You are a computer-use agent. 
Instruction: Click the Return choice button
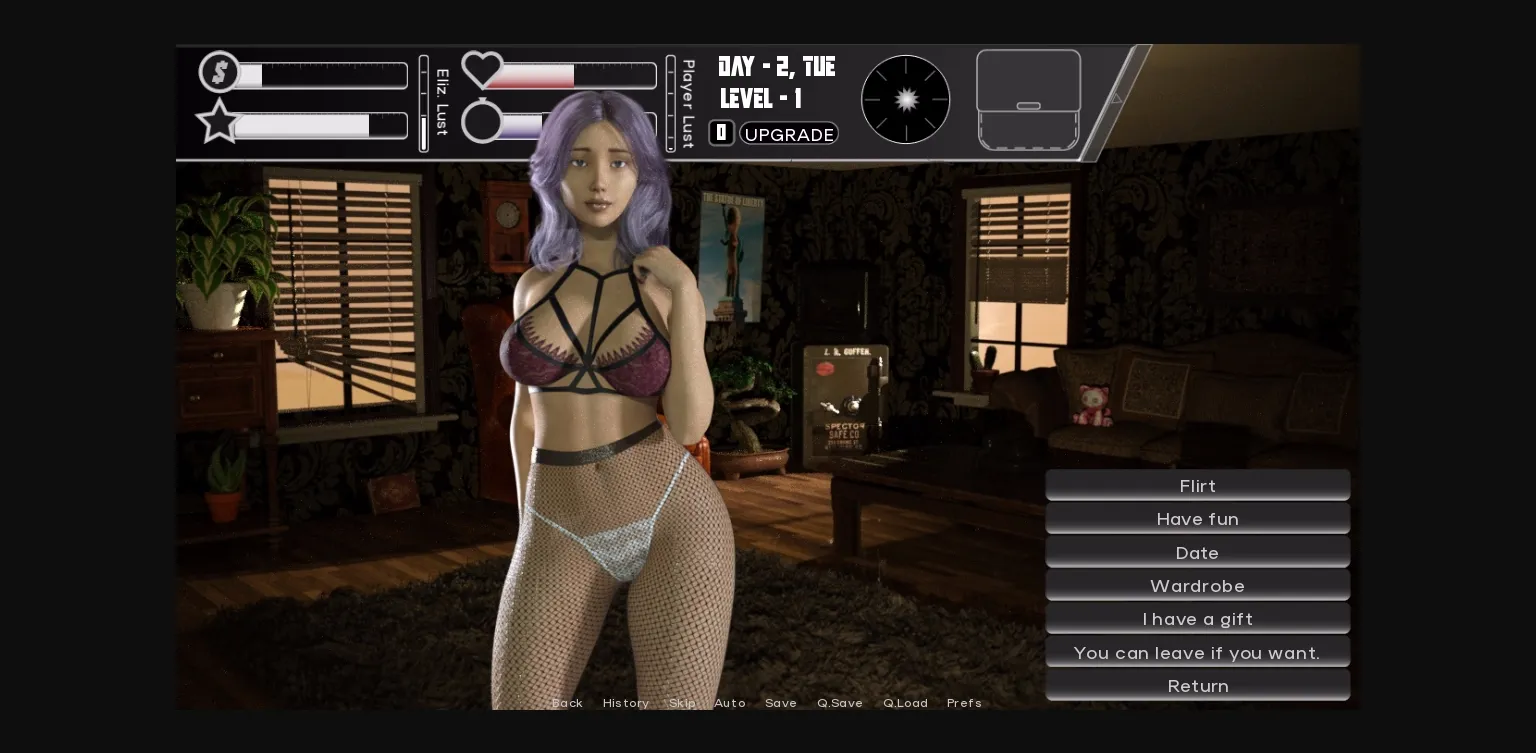pos(1197,686)
